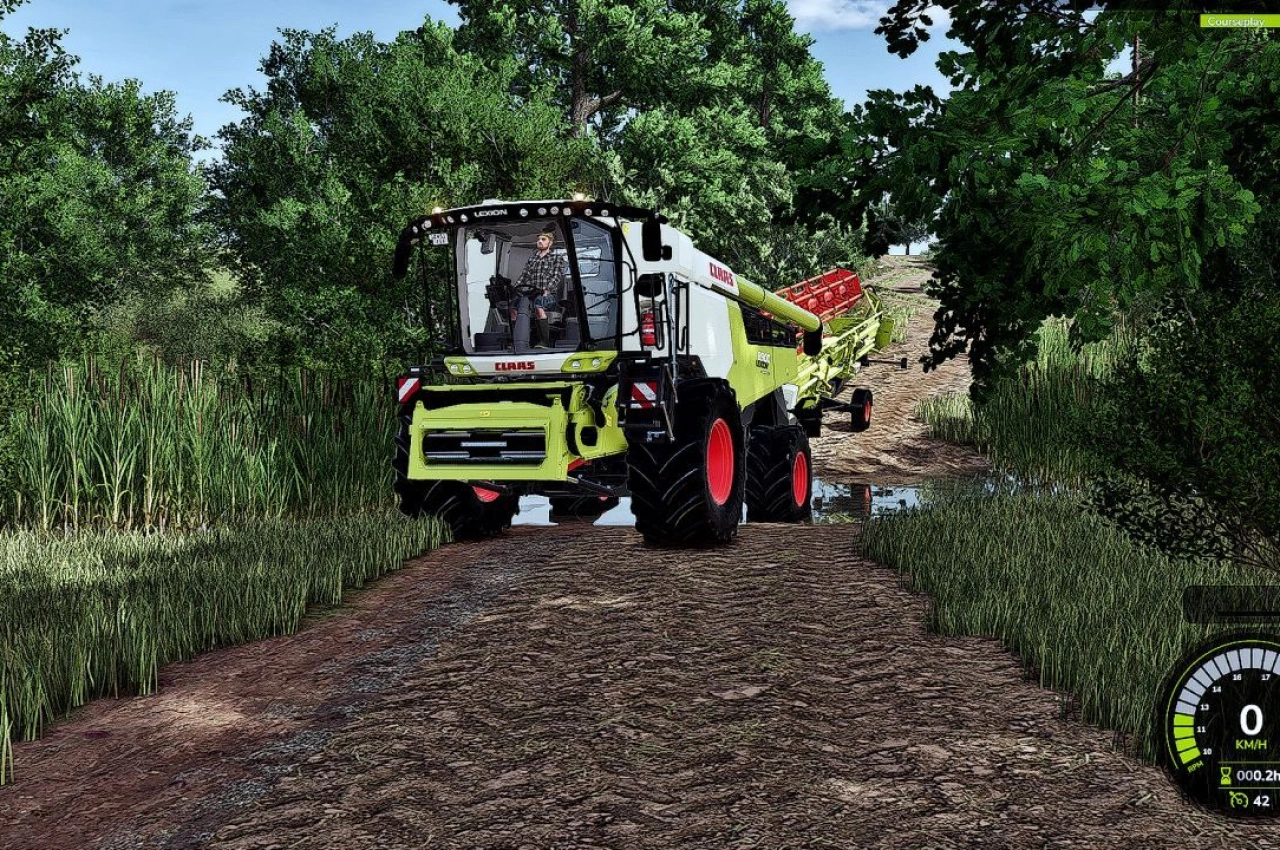1280x850 pixels.
Task: Click the driver seated in the harvester cab
Action: coord(541,270)
